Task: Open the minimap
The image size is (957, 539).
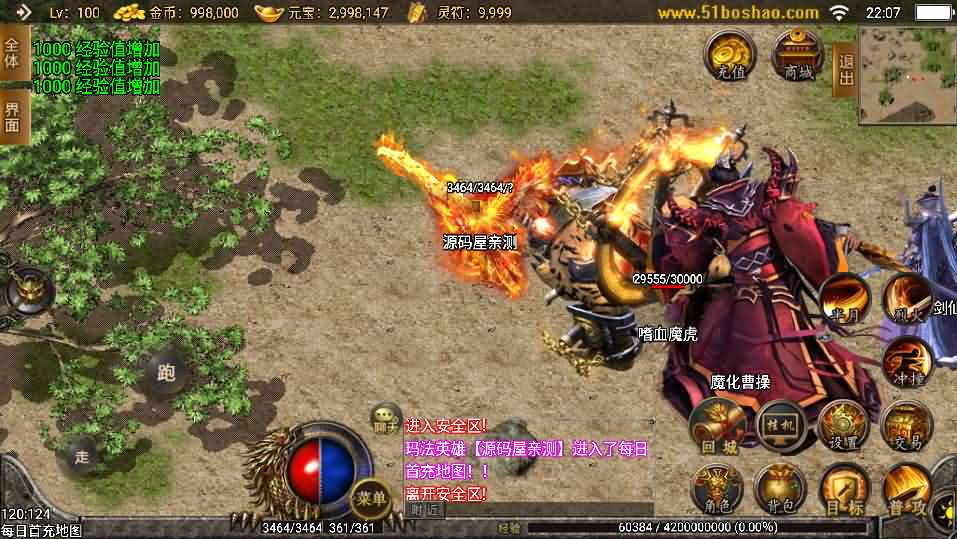Action: 906,74
